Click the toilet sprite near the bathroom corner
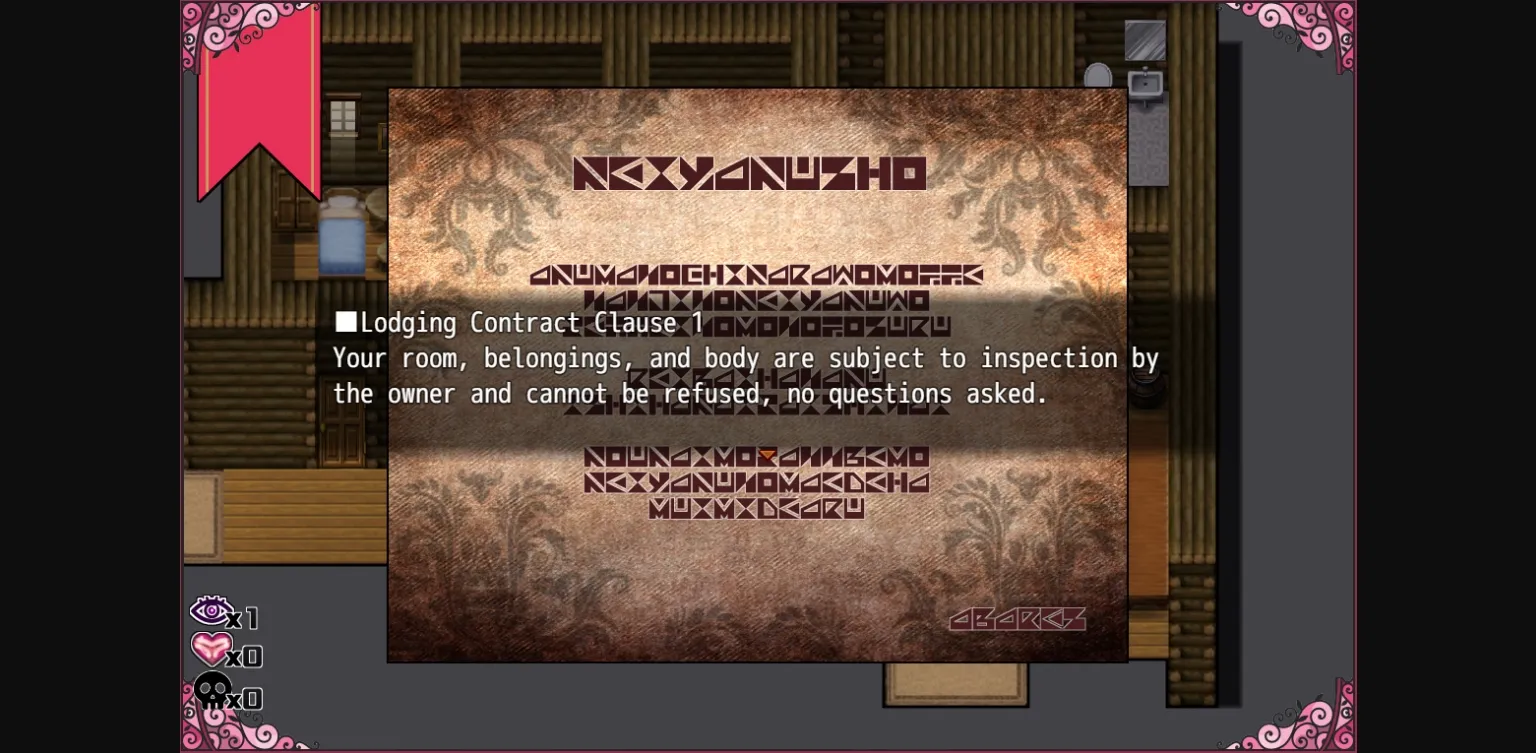 point(1098,75)
